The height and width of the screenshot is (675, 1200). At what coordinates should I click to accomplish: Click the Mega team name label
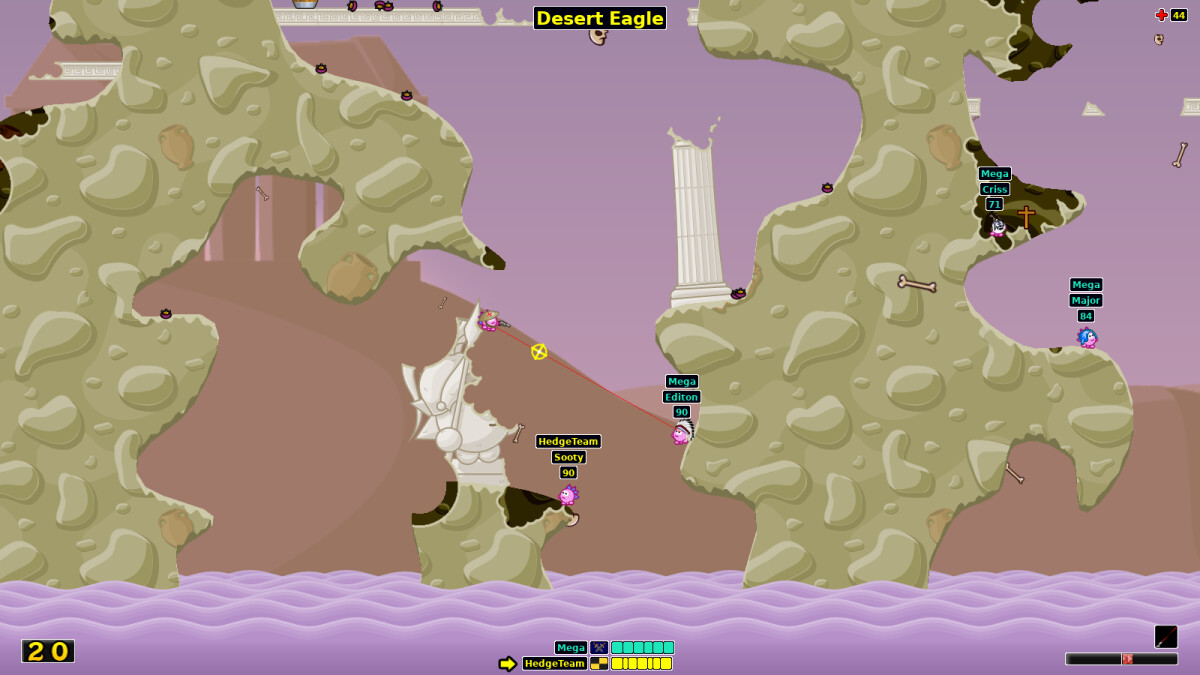571,648
